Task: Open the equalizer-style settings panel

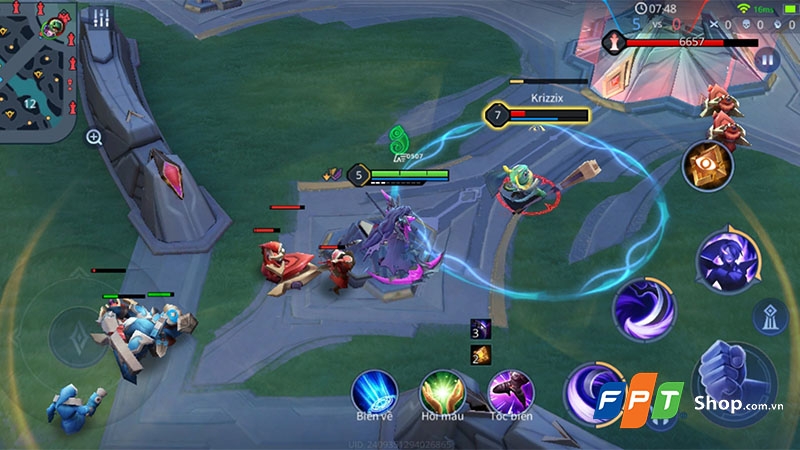Action: click(x=101, y=18)
